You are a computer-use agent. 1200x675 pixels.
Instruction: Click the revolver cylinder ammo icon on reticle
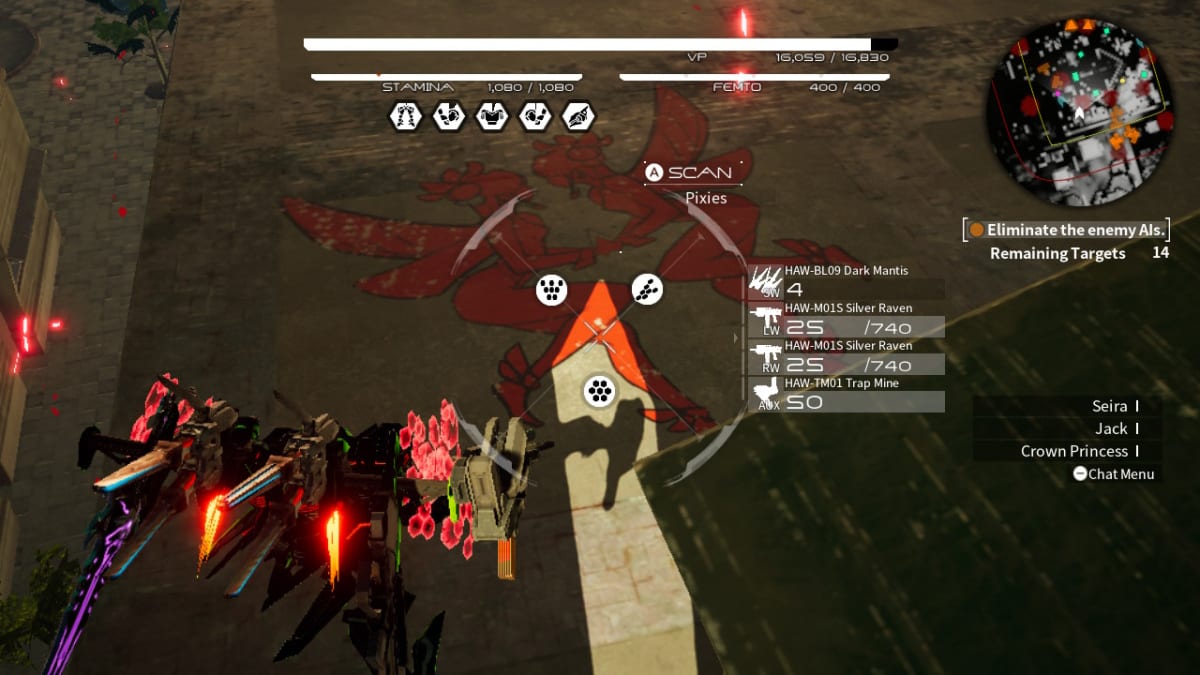(x=599, y=390)
